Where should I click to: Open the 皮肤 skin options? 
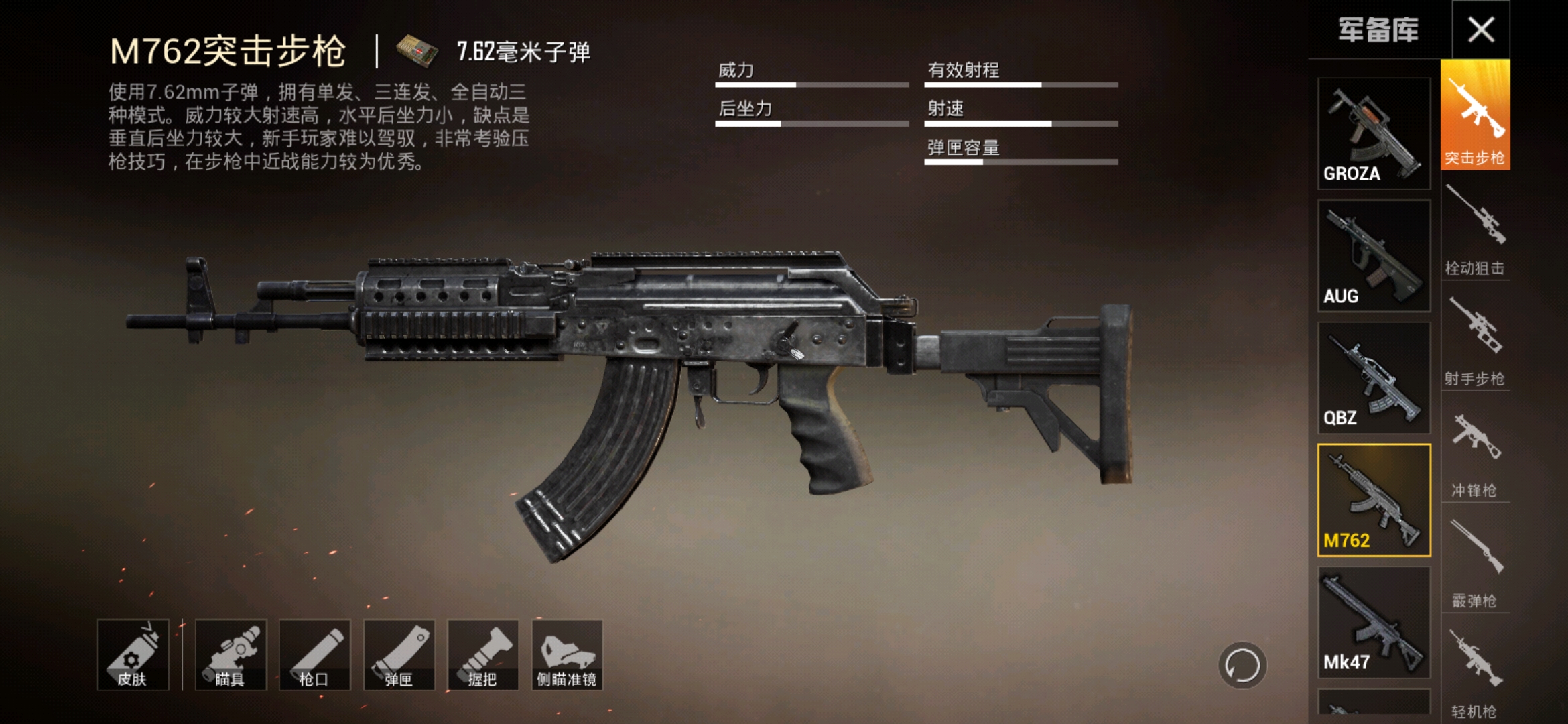(132, 655)
